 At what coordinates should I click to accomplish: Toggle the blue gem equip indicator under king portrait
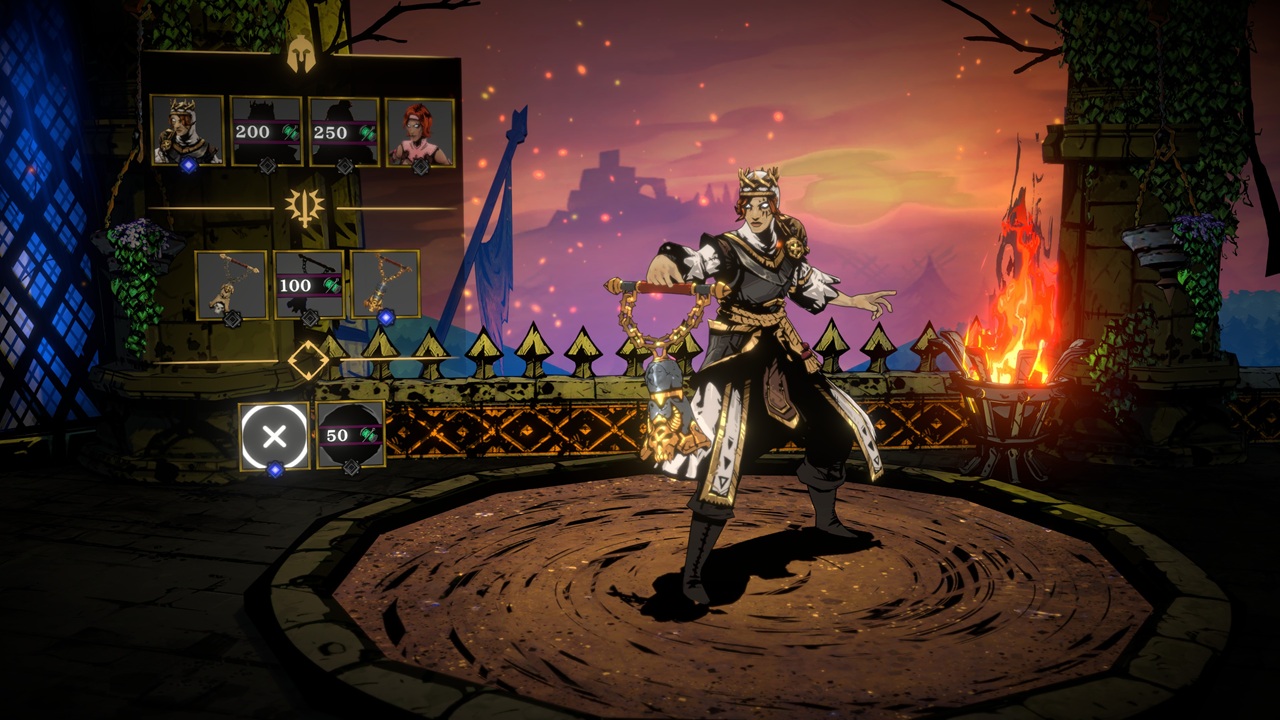(189, 164)
